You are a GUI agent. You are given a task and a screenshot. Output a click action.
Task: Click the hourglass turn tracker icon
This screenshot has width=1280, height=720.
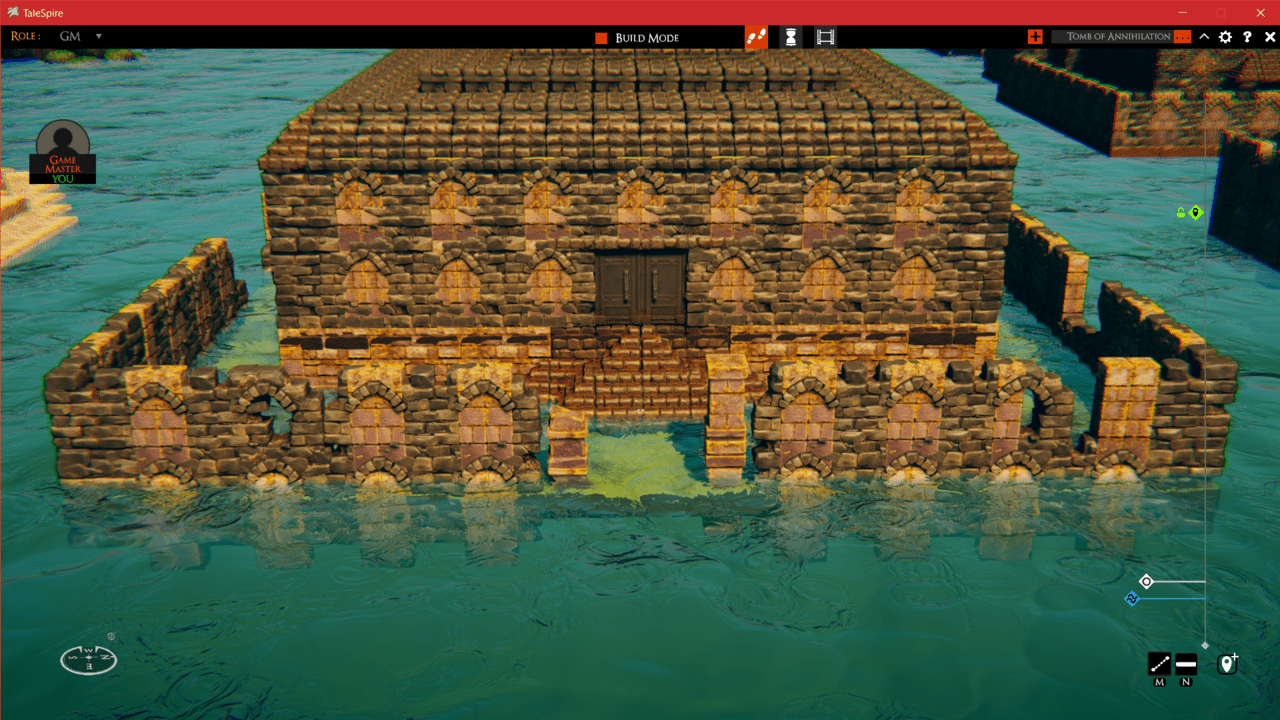pos(789,36)
